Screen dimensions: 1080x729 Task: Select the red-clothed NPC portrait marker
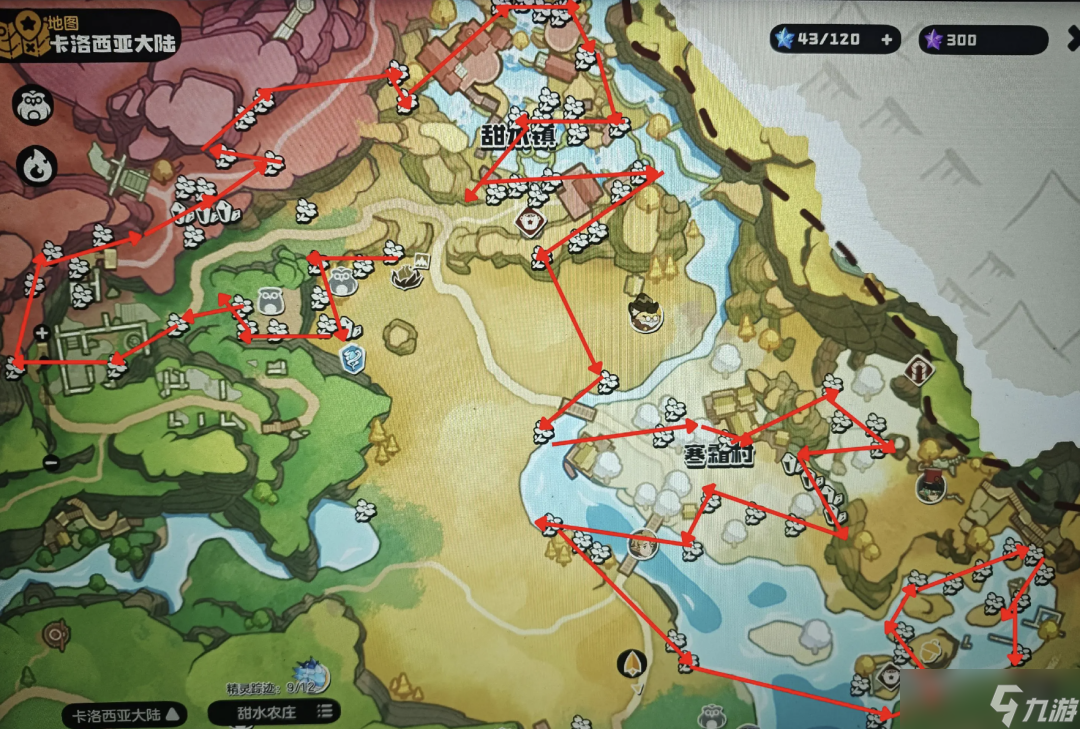point(931,483)
